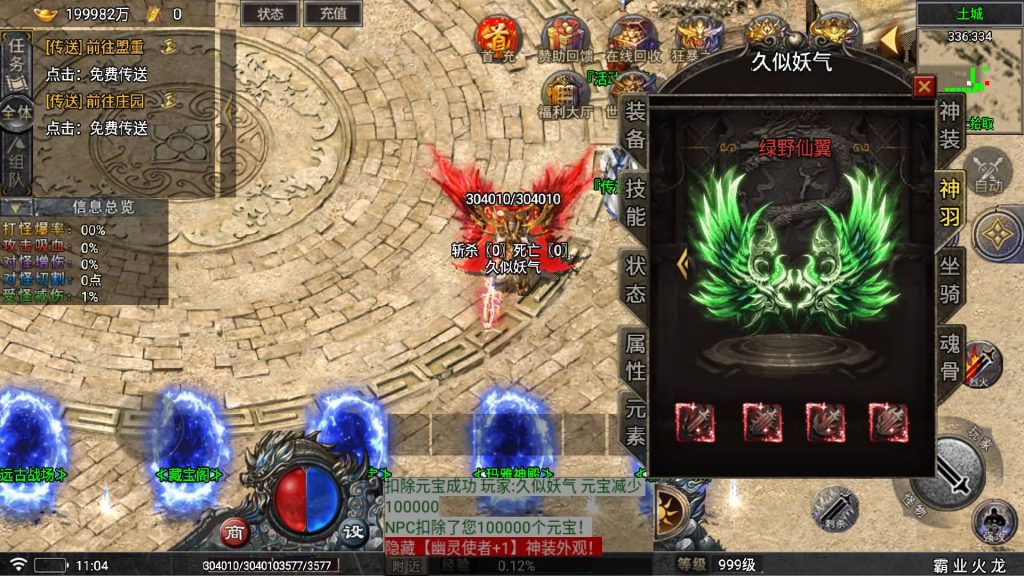Choose the 魂骨 soul bone tab
This screenshot has width=1024, height=576.
949,356
